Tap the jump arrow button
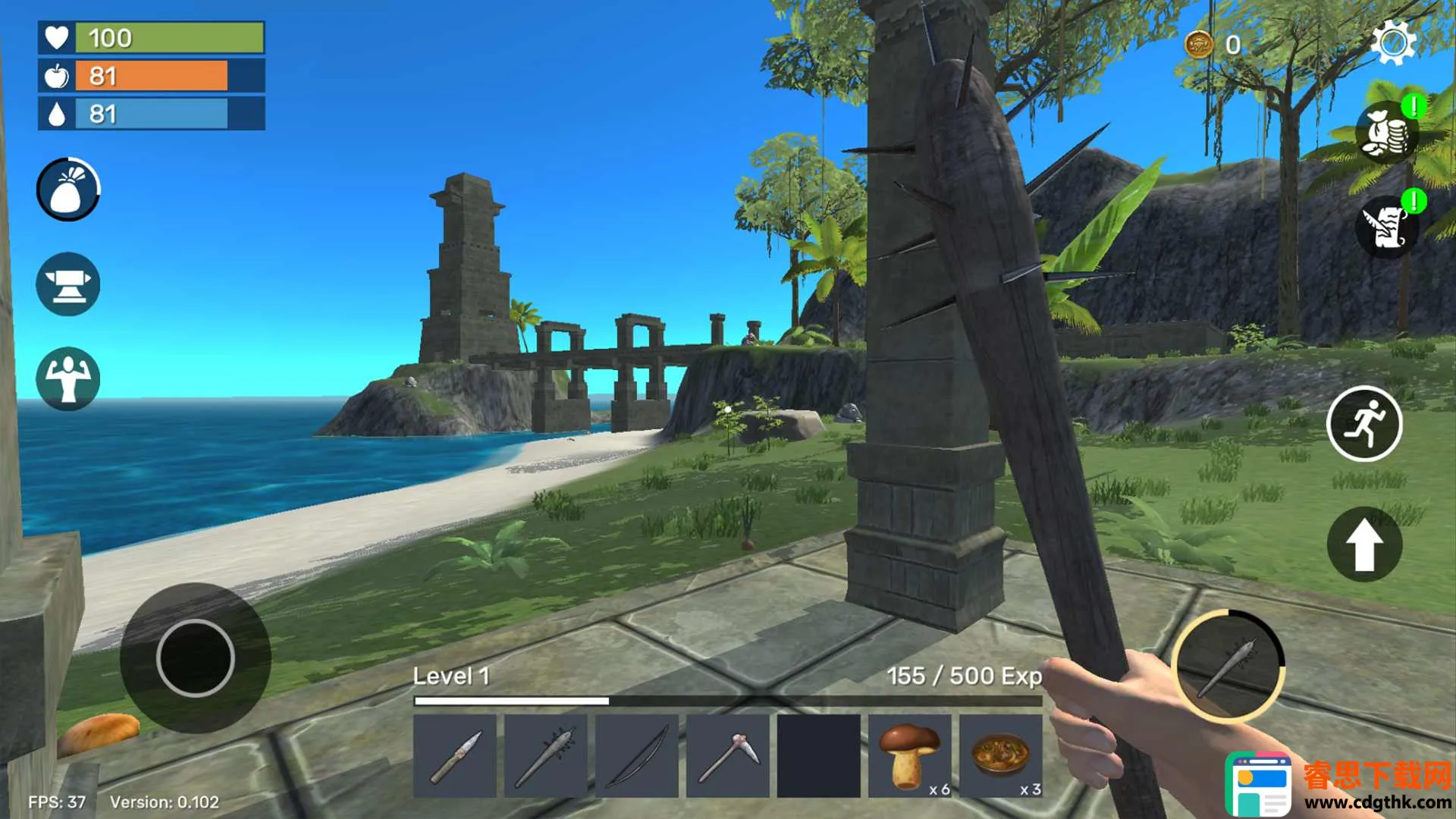This screenshot has height=819, width=1456. coord(1364,544)
